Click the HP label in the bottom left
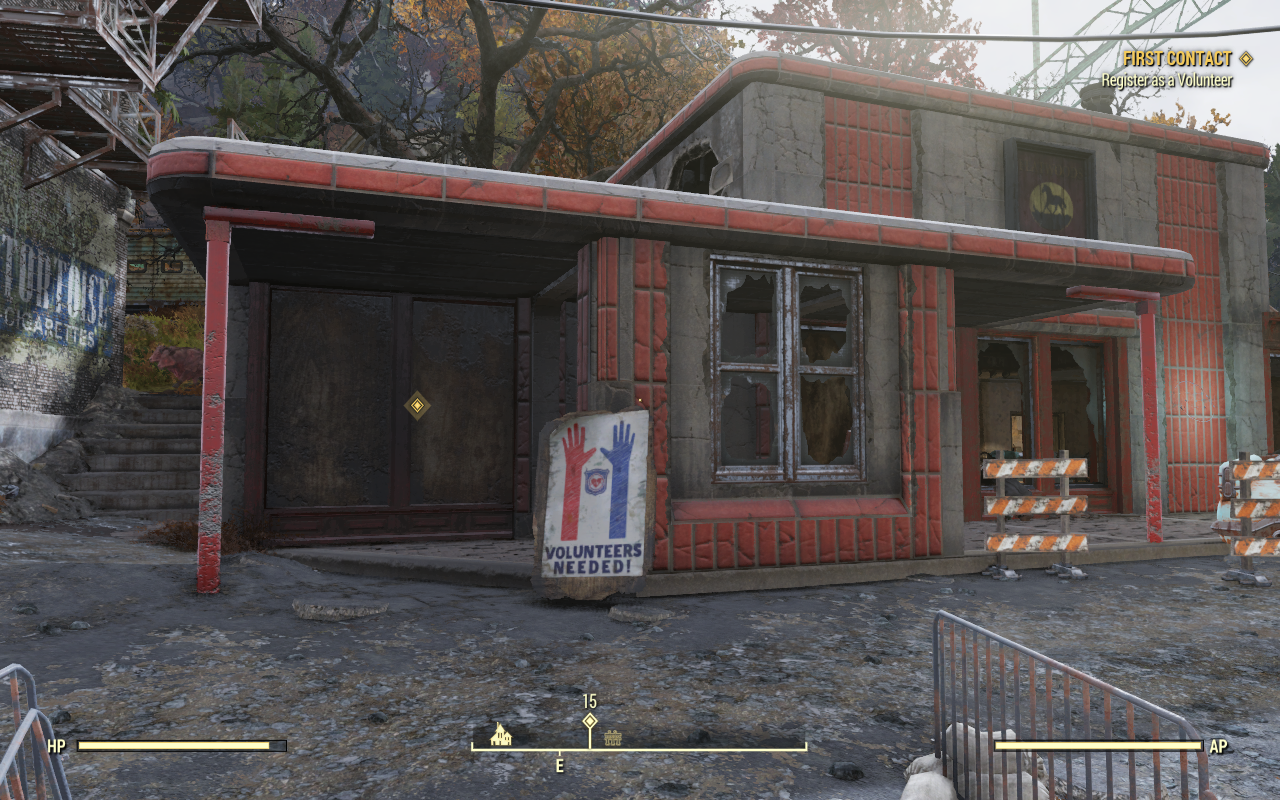 tap(55, 746)
